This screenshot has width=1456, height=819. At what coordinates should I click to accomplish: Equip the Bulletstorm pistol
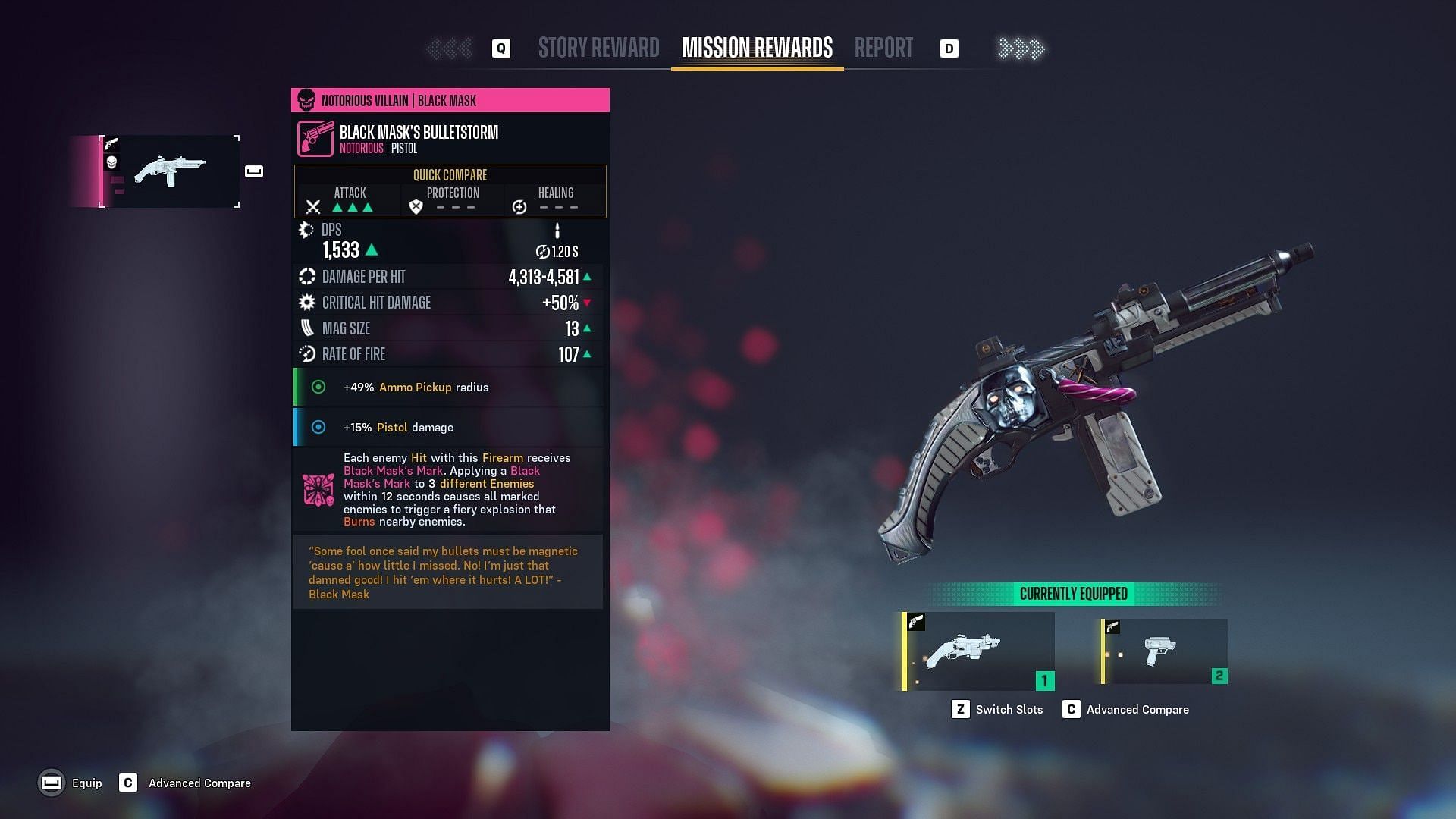[70, 783]
